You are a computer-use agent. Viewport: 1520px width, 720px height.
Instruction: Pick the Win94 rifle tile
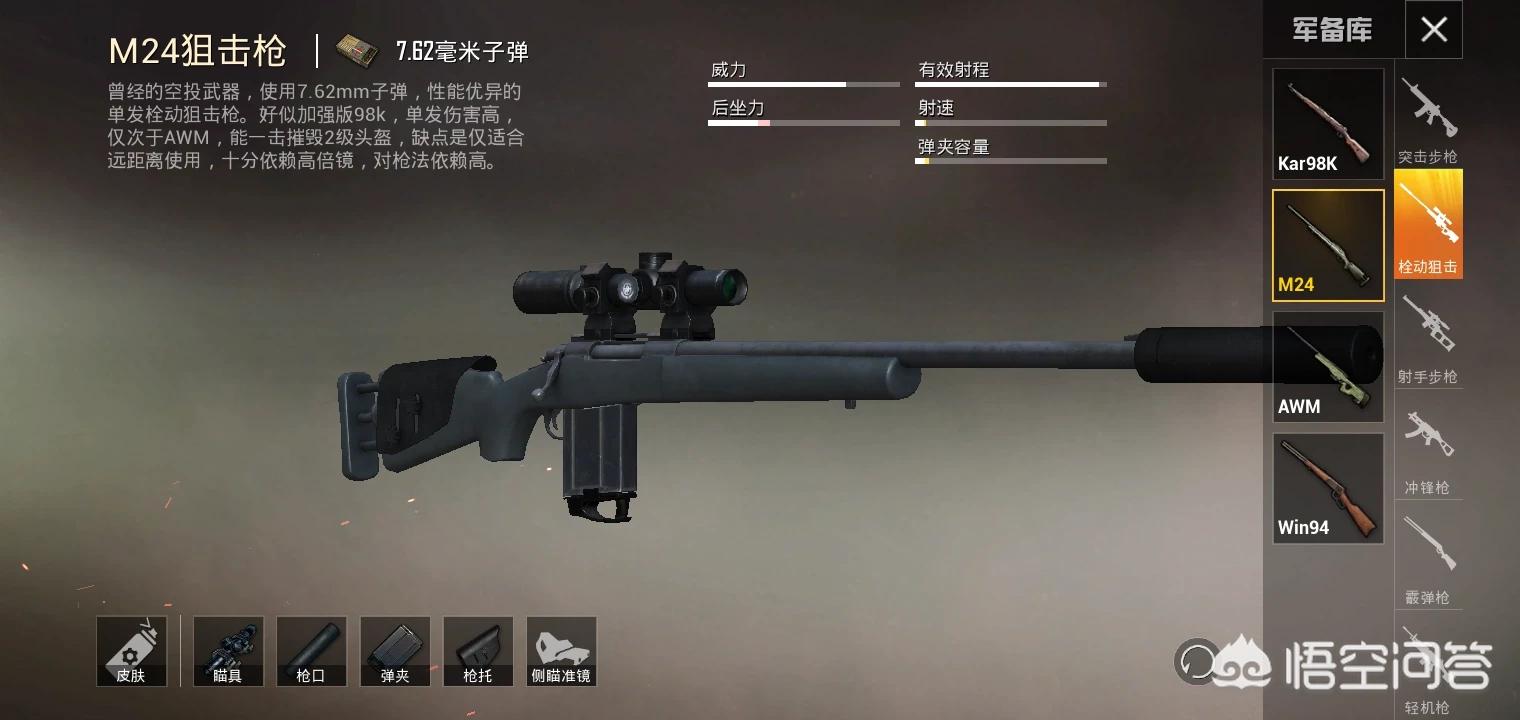pos(1328,488)
